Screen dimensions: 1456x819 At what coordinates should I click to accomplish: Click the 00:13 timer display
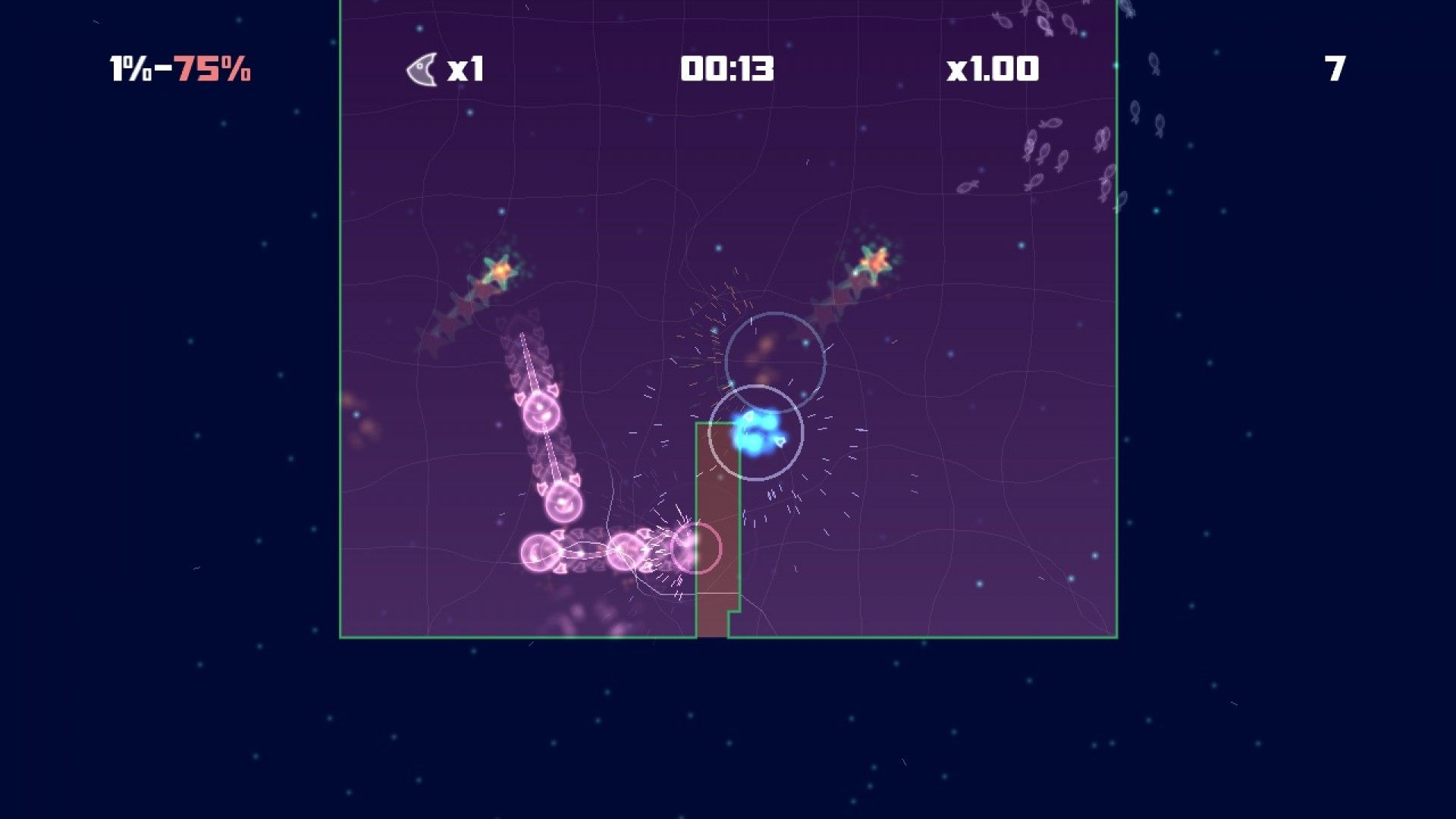tap(726, 68)
